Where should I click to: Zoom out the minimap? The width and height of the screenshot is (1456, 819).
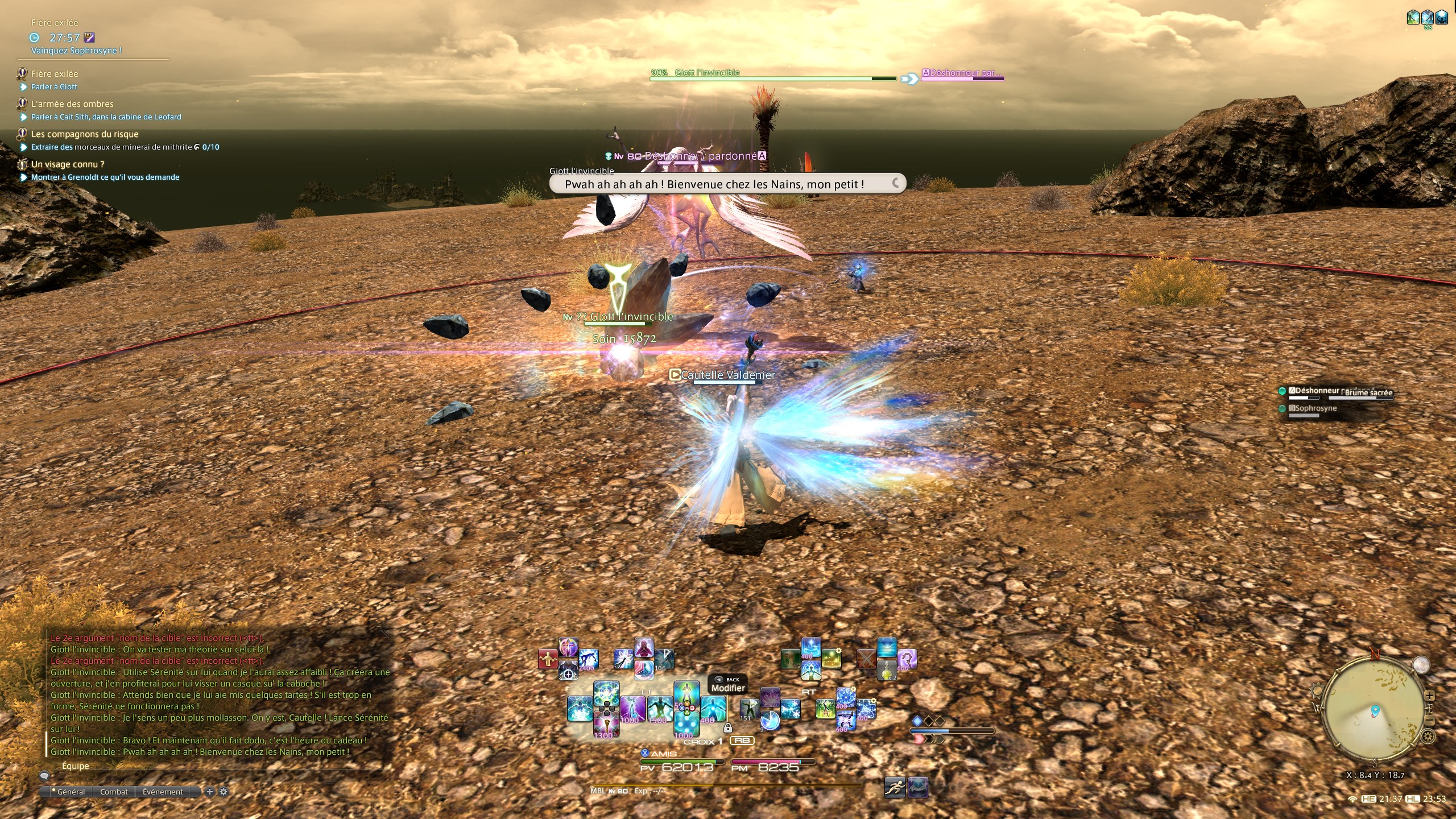(x=1429, y=721)
